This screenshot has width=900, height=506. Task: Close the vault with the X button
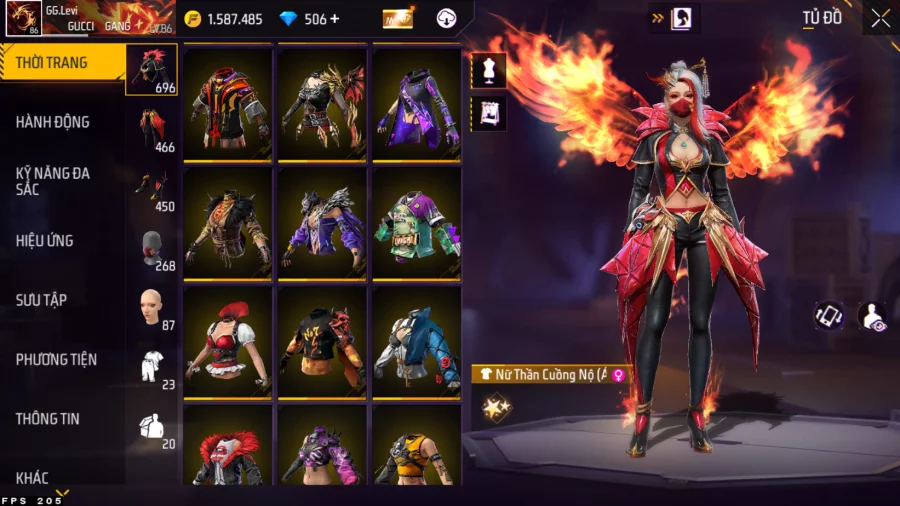tap(880, 18)
